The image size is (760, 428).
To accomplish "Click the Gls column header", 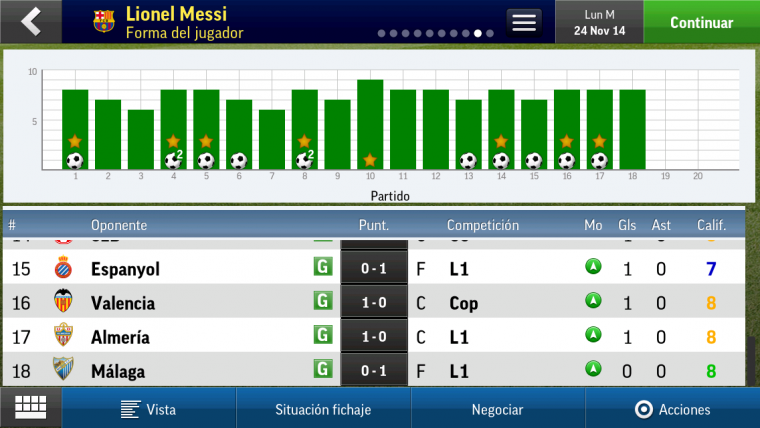I will pyautogui.click(x=627, y=225).
